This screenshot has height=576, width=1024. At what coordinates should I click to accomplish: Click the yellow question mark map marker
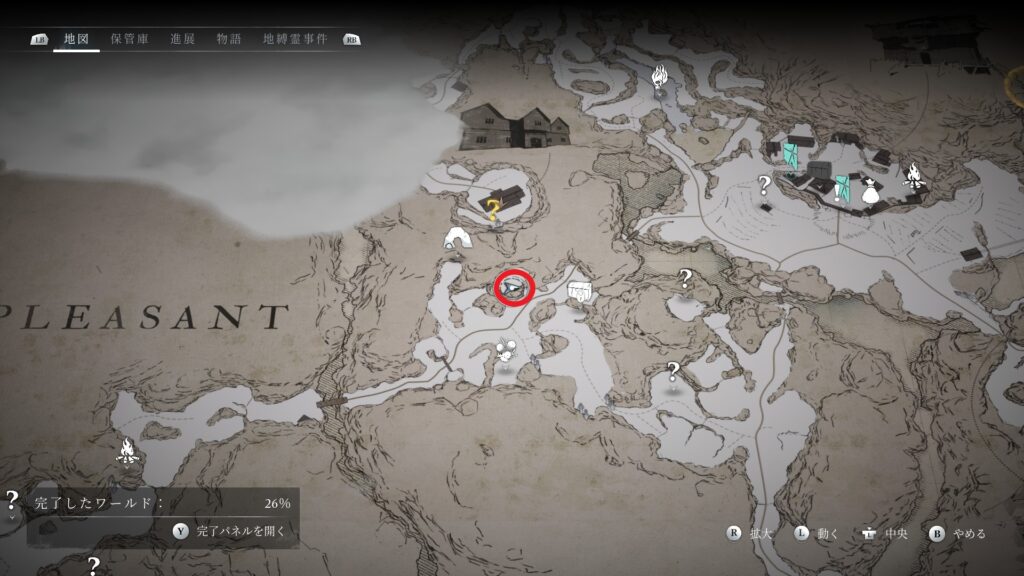click(x=494, y=208)
